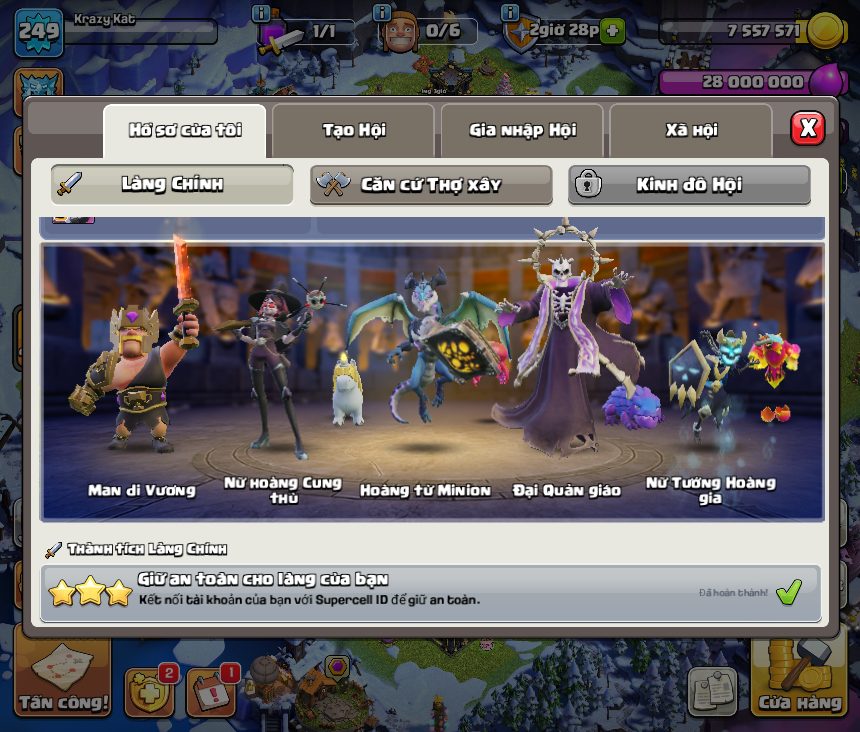Select the Xã hội tab
This screenshot has height=732, width=860.
[690, 130]
